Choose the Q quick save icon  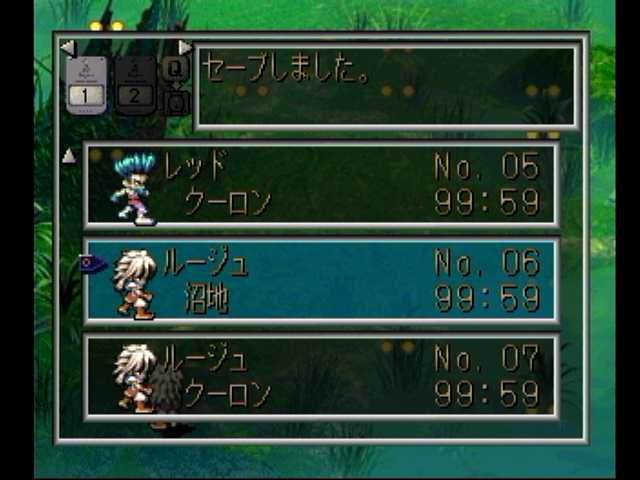tap(174, 68)
